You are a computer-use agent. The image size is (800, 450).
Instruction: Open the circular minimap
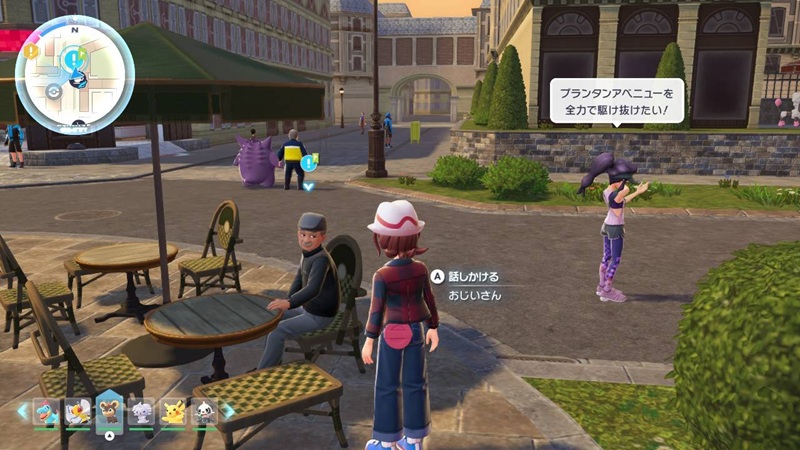tap(75, 75)
